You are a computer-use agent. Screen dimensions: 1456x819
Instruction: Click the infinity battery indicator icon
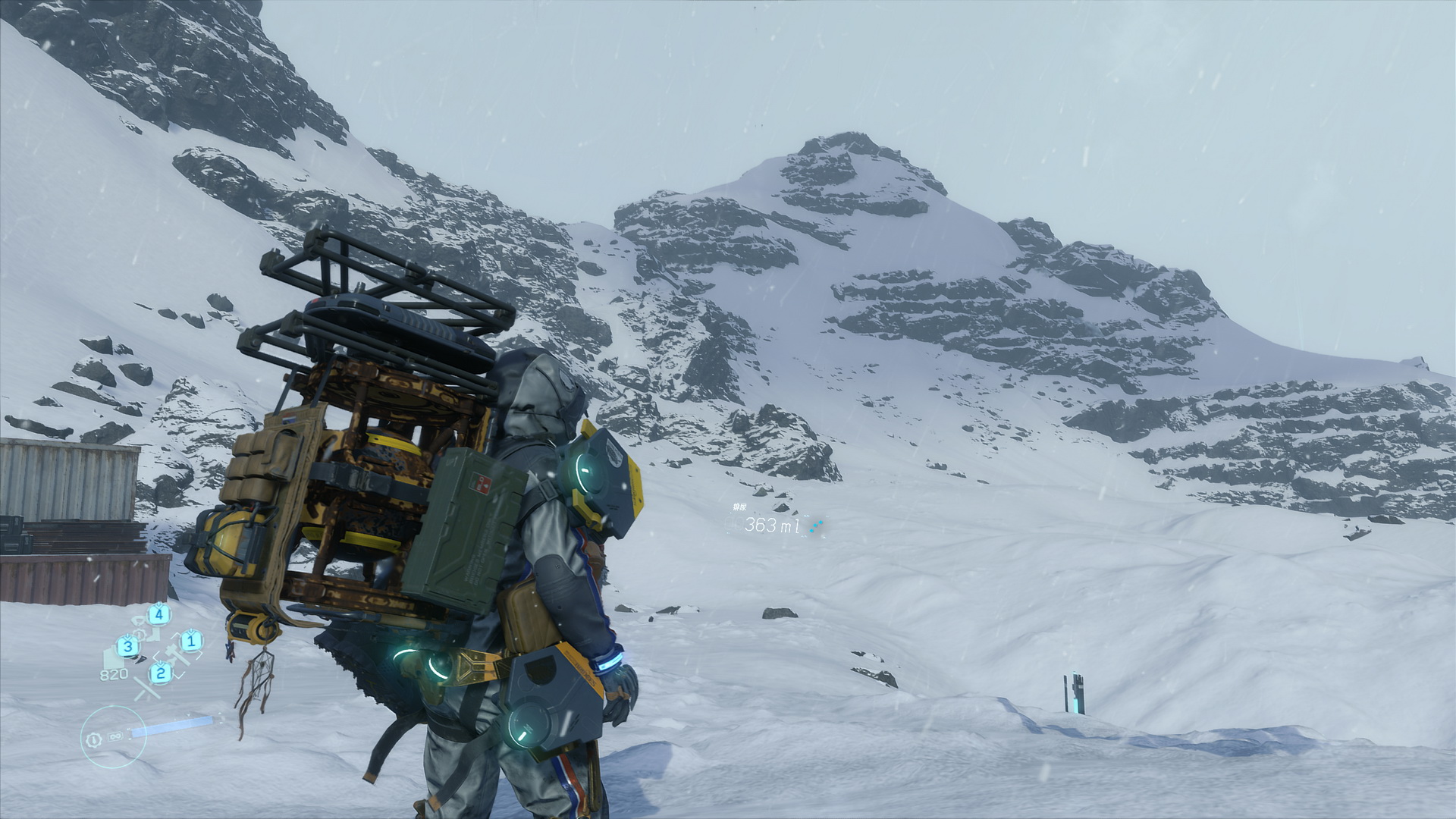tap(116, 736)
